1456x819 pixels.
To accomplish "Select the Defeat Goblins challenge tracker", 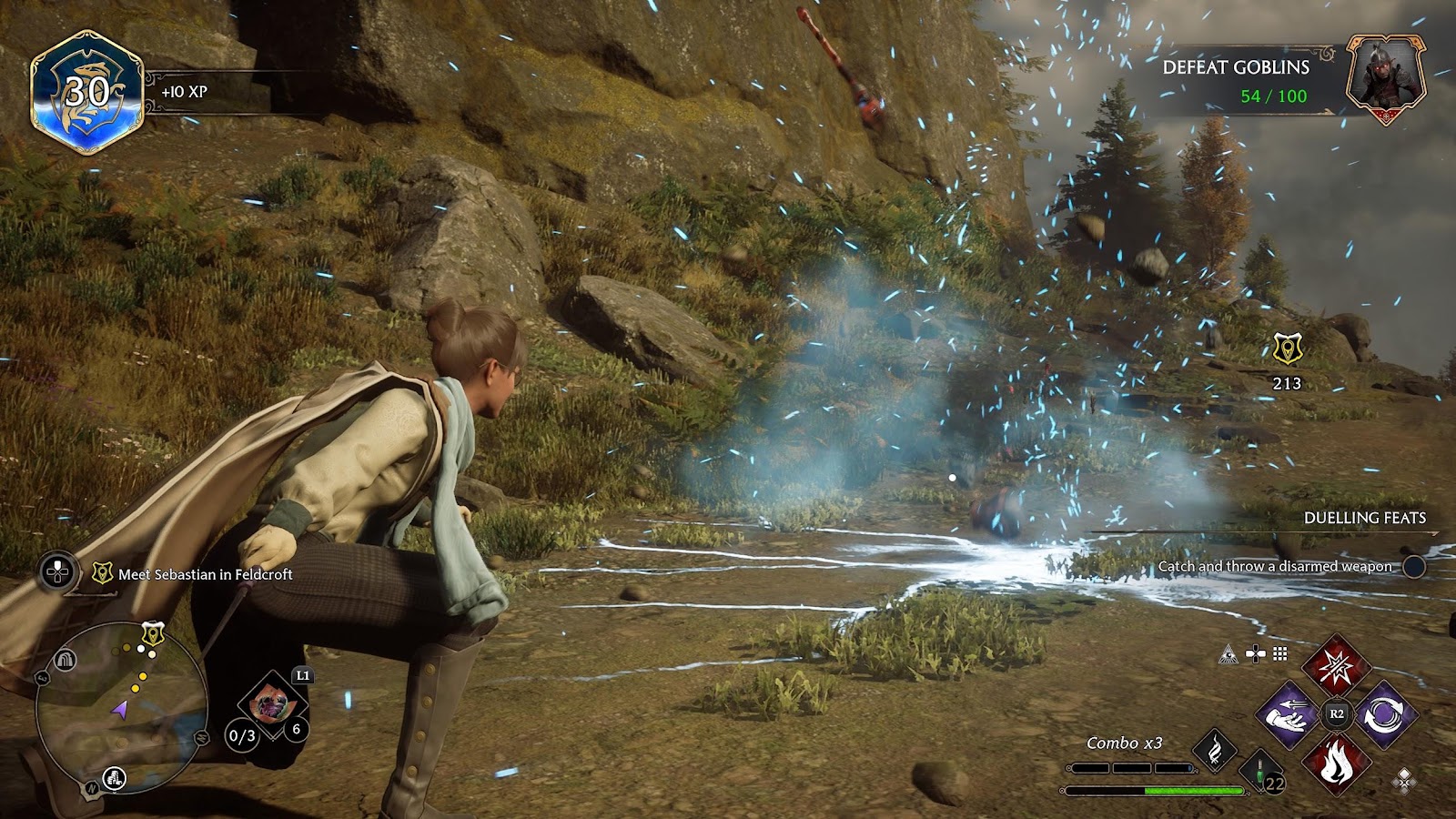I will pos(1236,80).
